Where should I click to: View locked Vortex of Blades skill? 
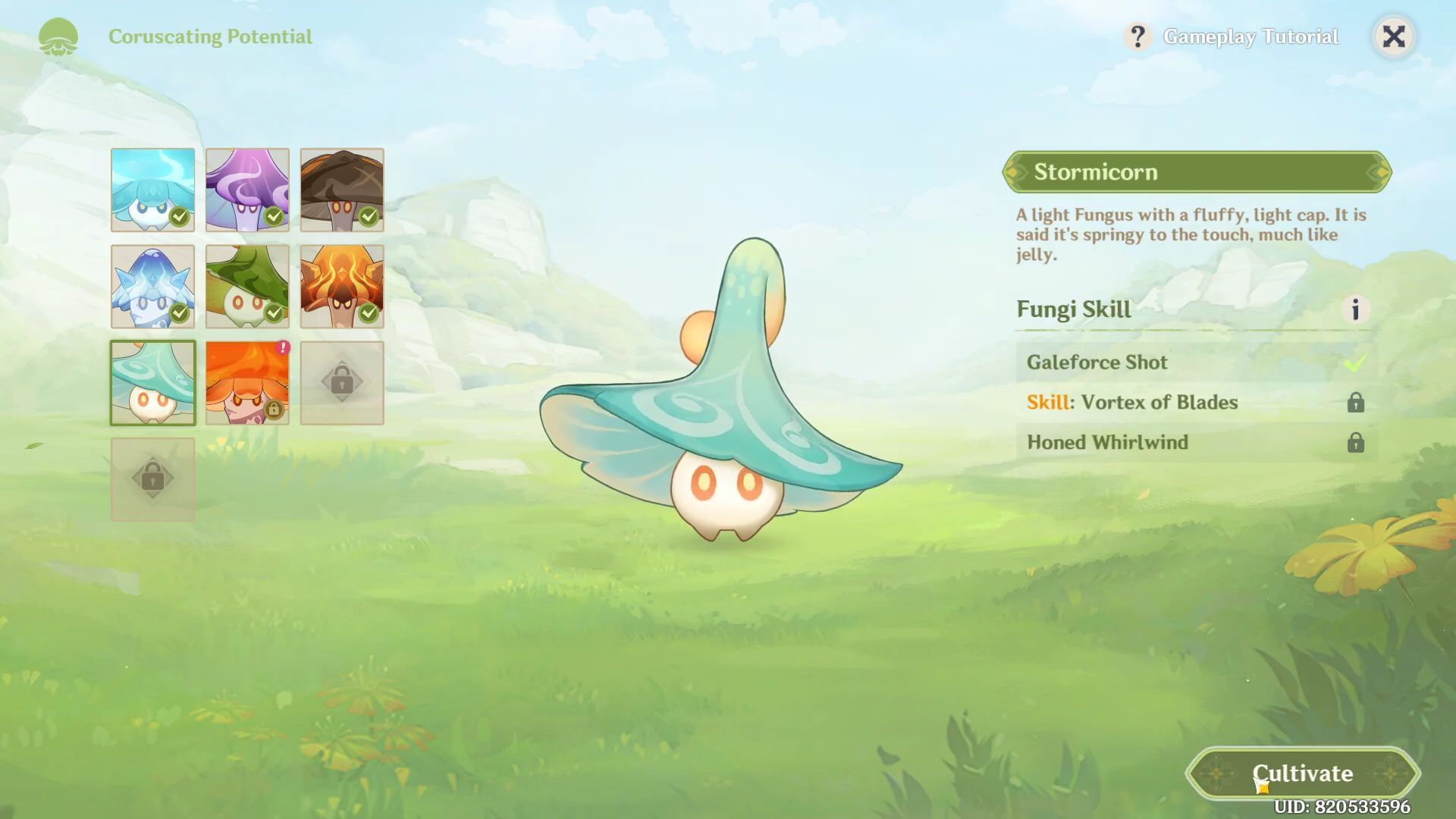[x=1195, y=403]
